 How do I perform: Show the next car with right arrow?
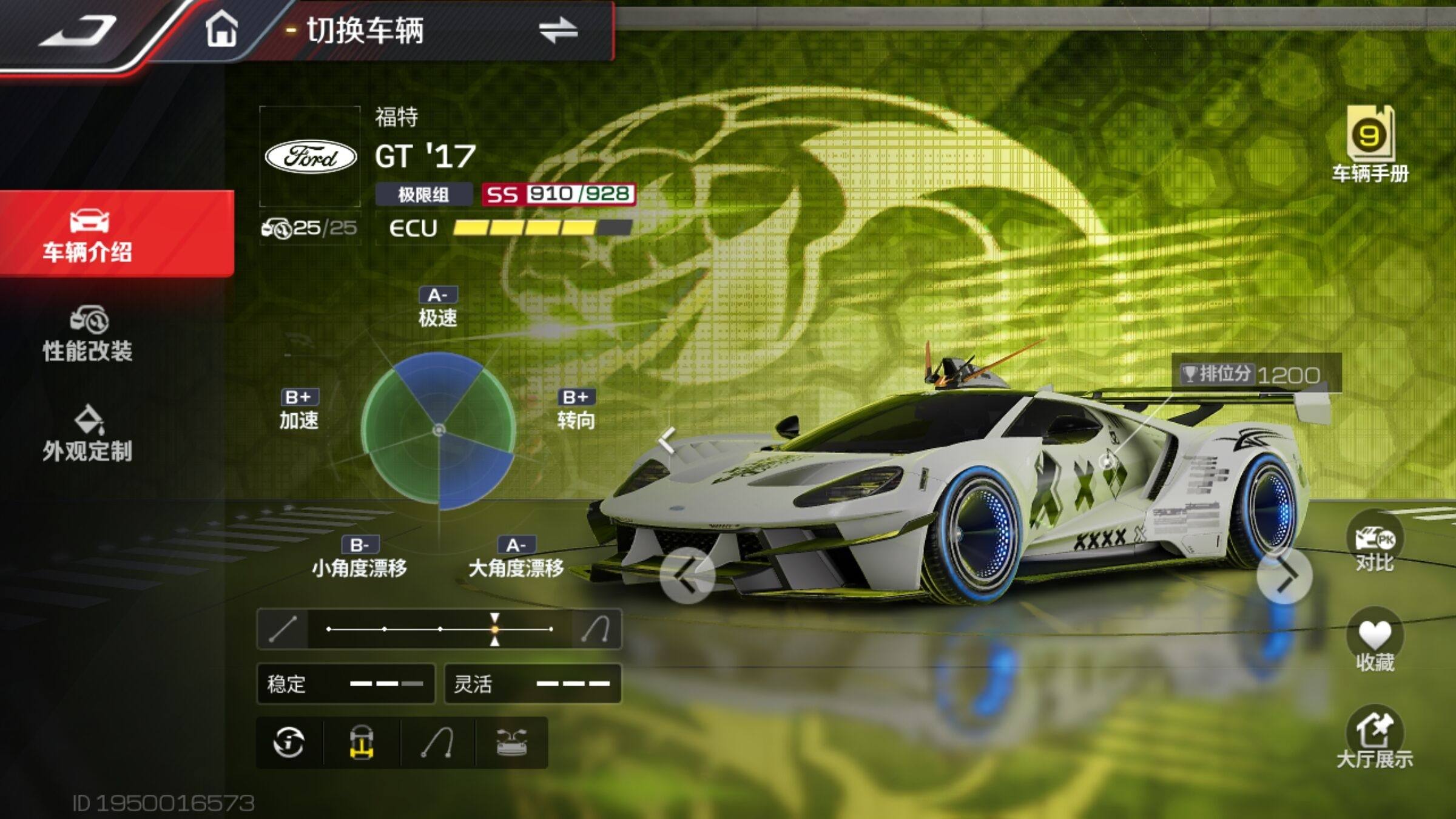pyautogui.click(x=1284, y=575)
